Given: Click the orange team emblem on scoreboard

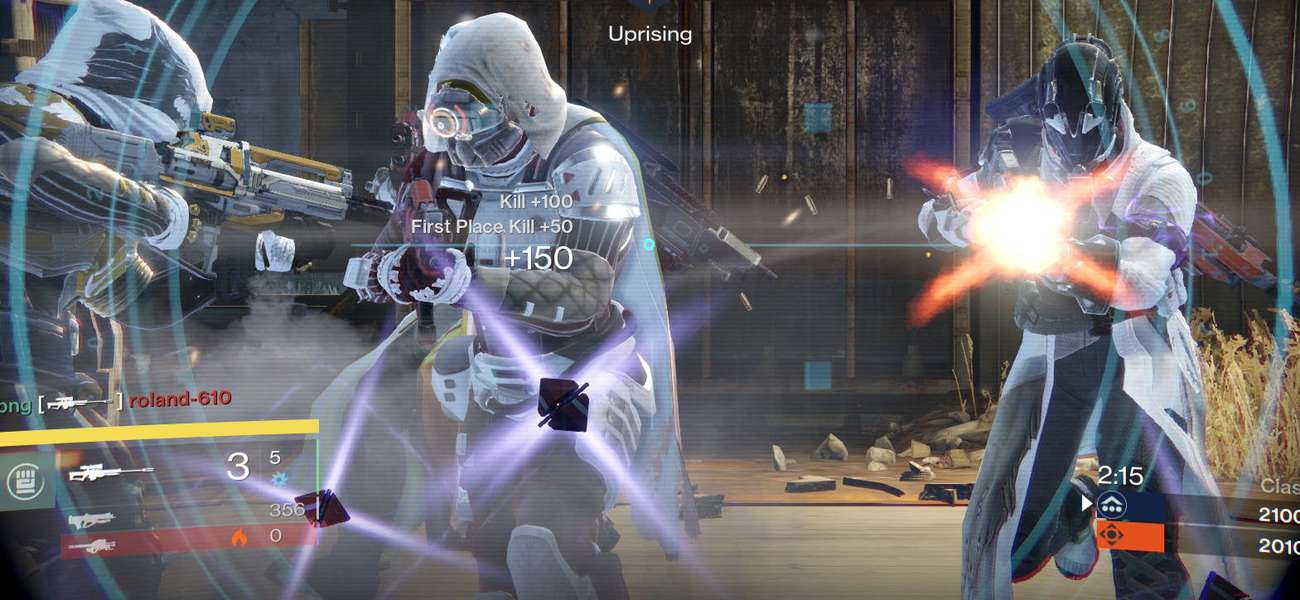Looking at the screenshot, I should [x=1110, y=535].
